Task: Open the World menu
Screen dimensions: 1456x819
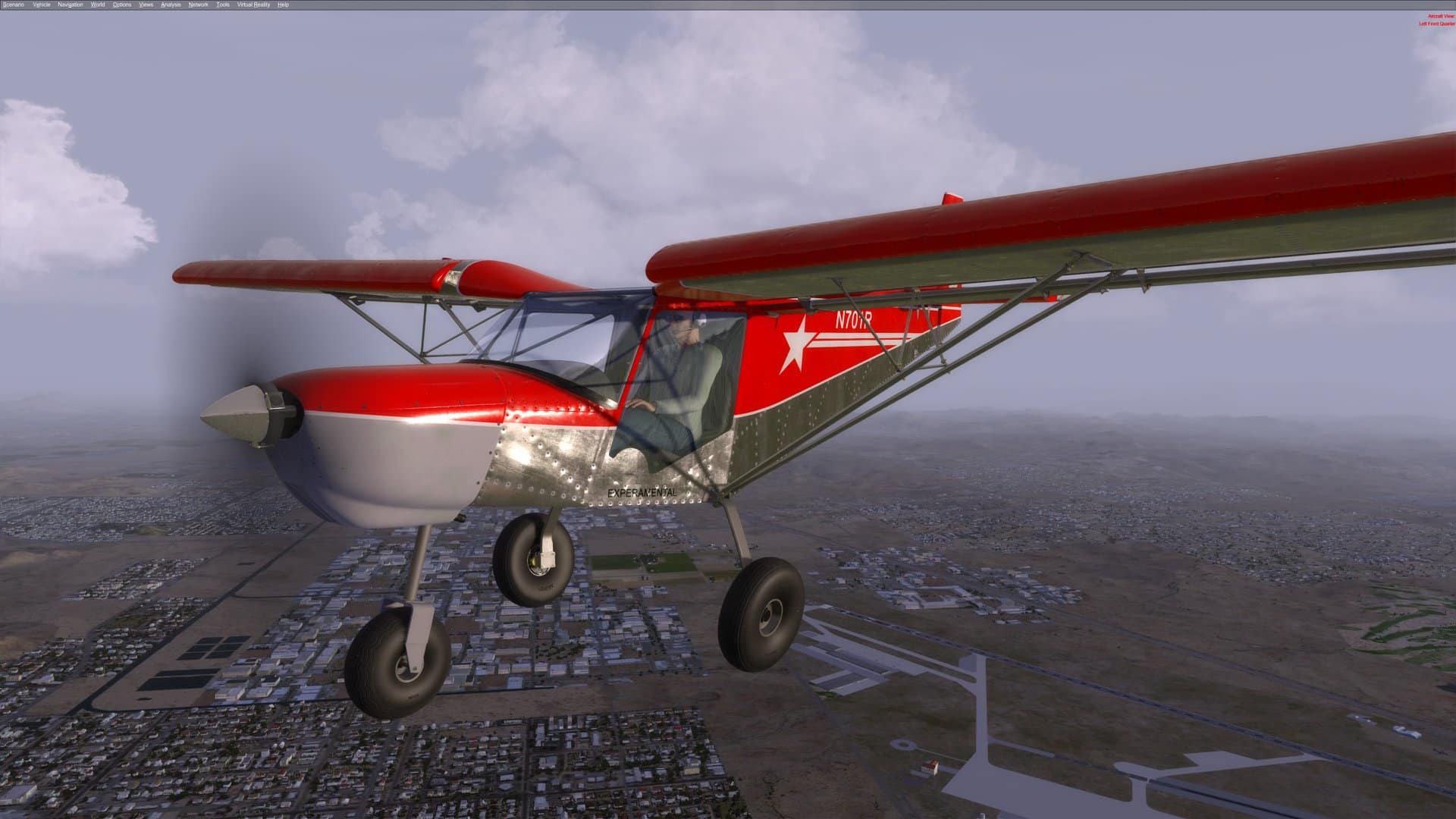Action: tap(96, 4)
